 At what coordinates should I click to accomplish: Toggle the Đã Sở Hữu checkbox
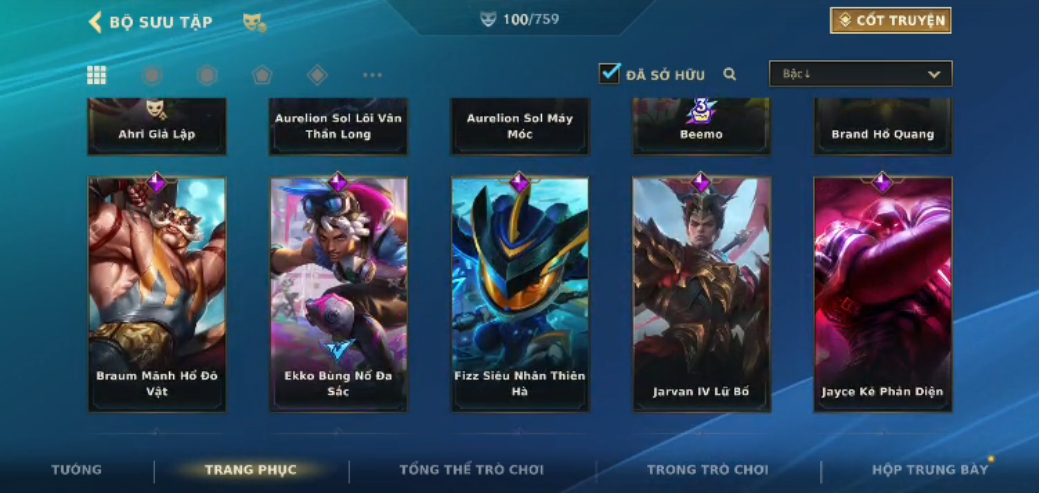click(x=610, y=74)
